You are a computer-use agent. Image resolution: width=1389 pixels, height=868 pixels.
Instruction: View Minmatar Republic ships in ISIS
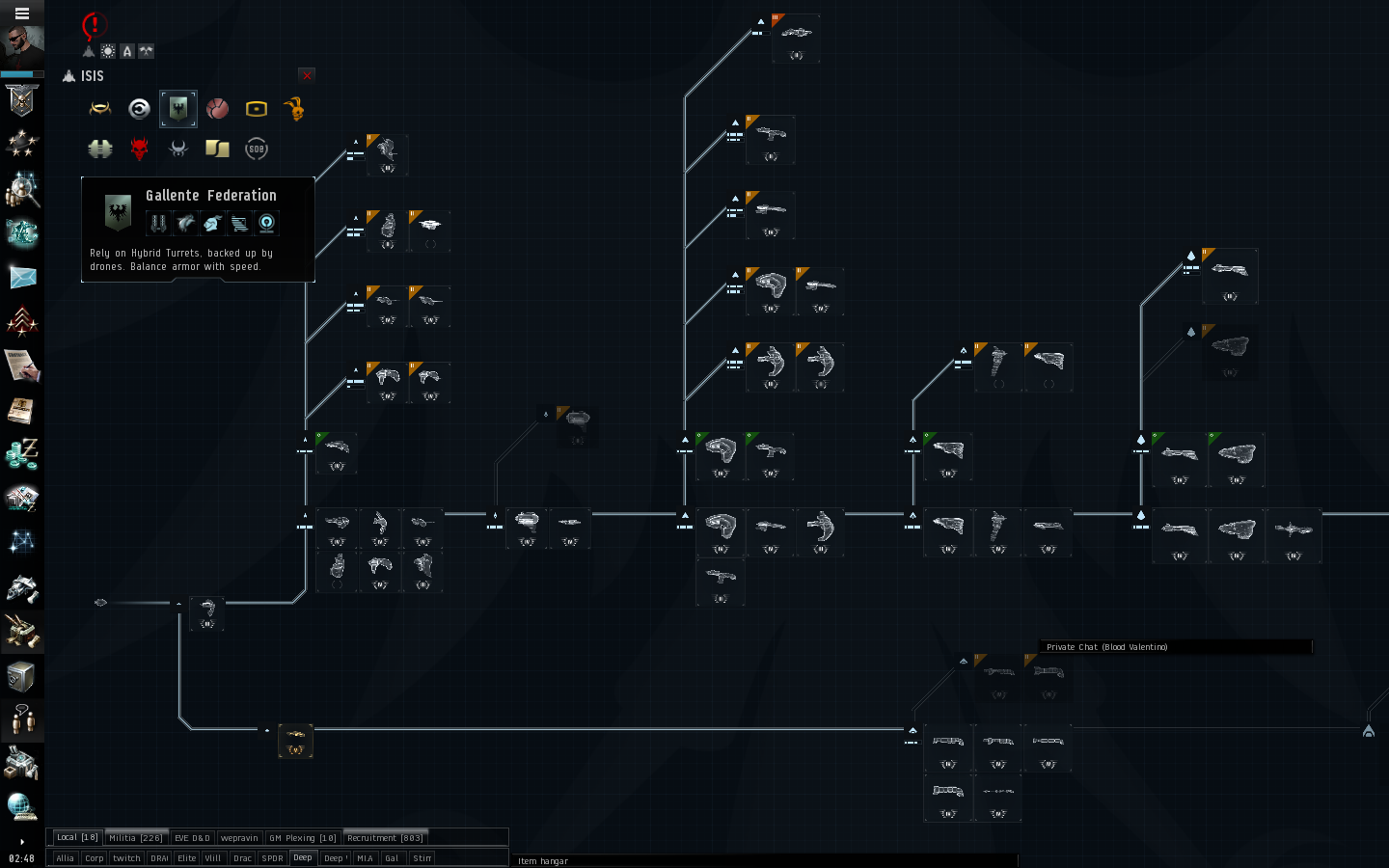click(218, 108)
